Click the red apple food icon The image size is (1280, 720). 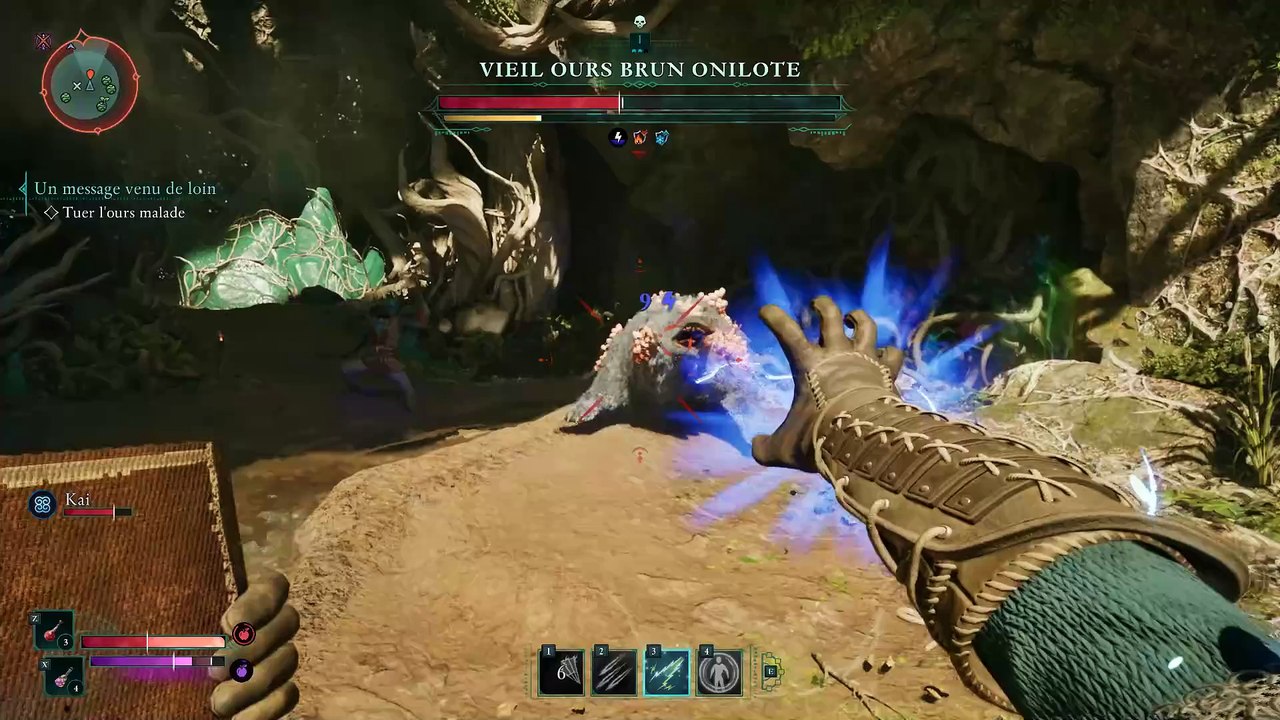pos(243,633)
